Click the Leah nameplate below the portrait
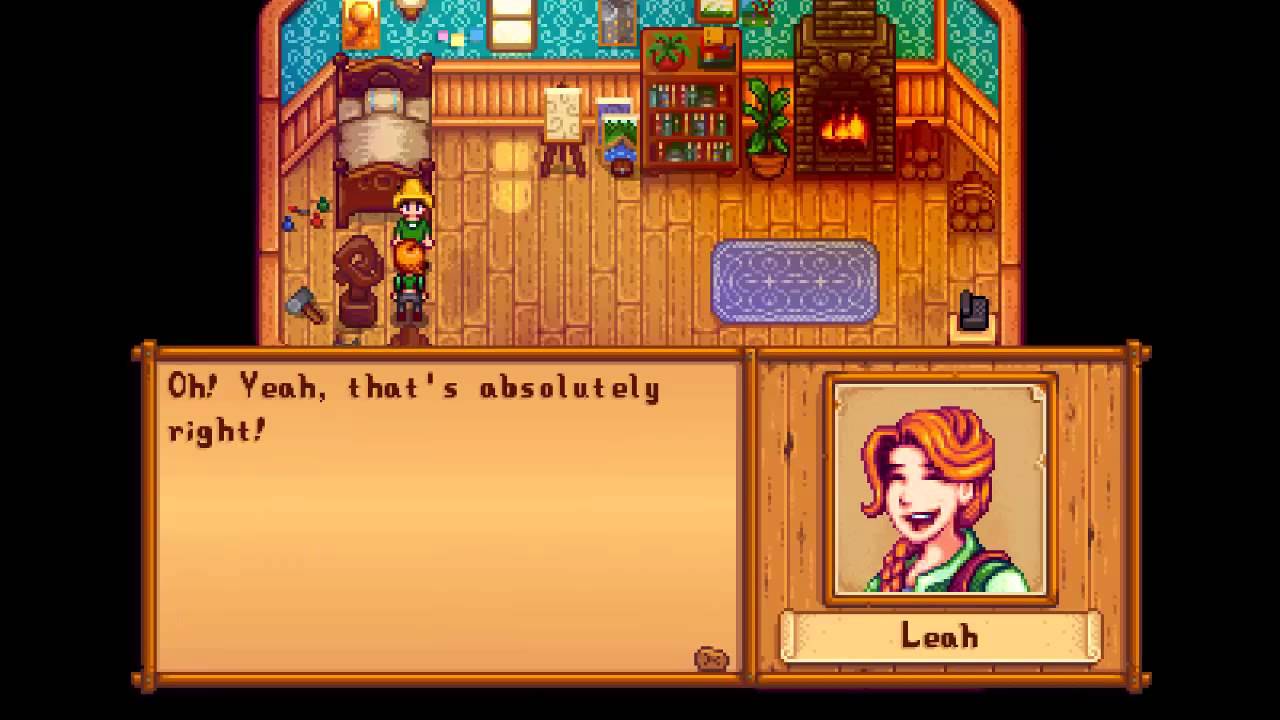 coord(940,637)
